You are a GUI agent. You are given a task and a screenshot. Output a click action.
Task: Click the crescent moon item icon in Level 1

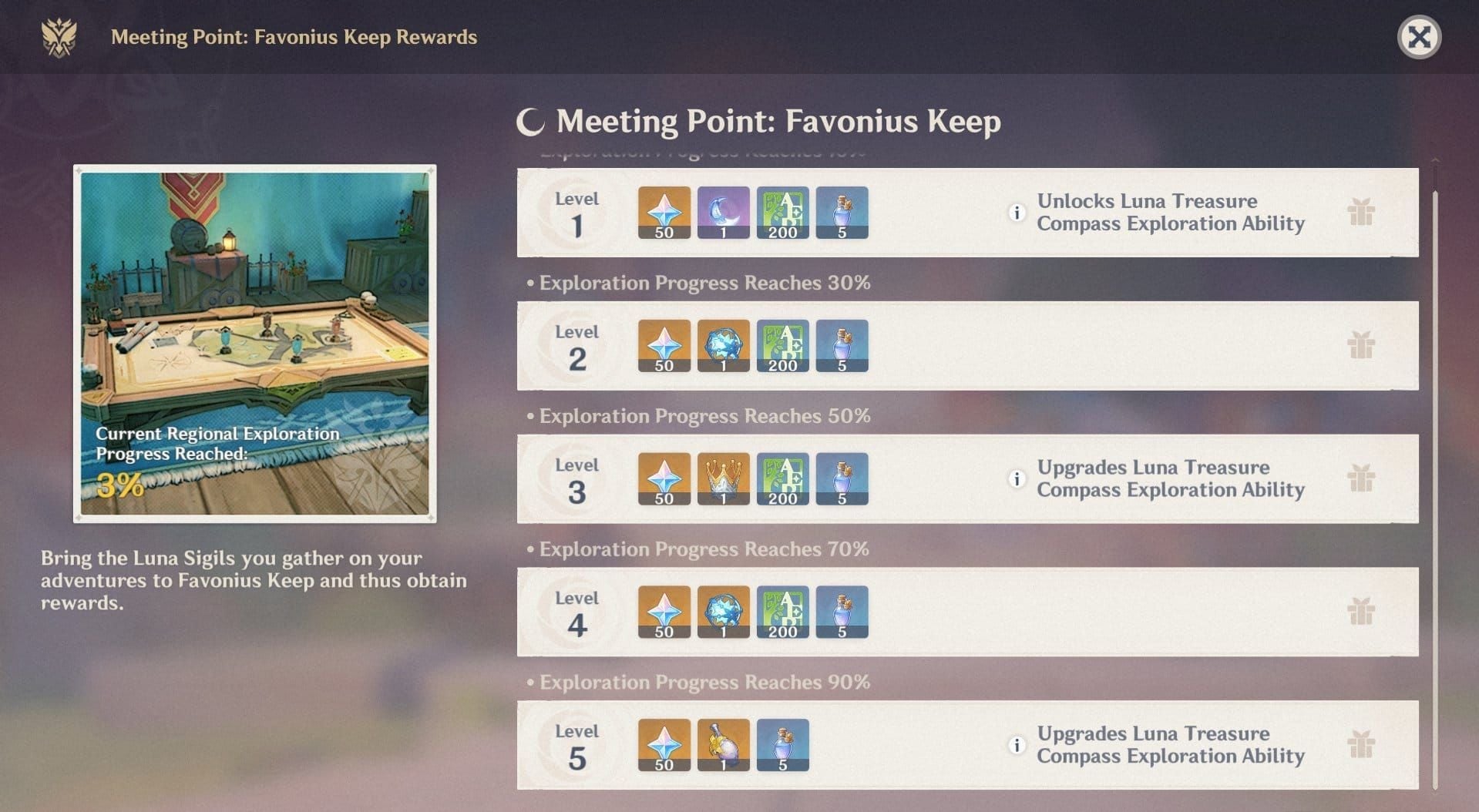(x=723, y=213)
